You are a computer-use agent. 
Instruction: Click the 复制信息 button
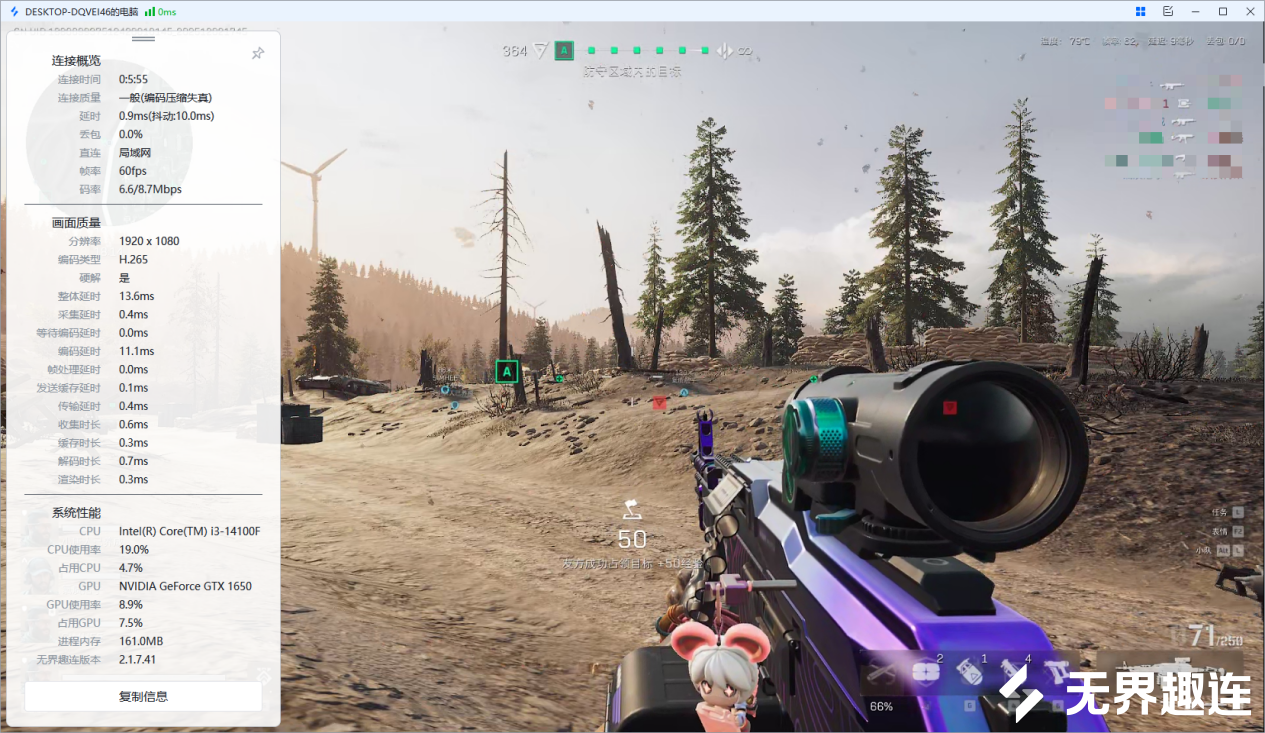coord(143,696)
